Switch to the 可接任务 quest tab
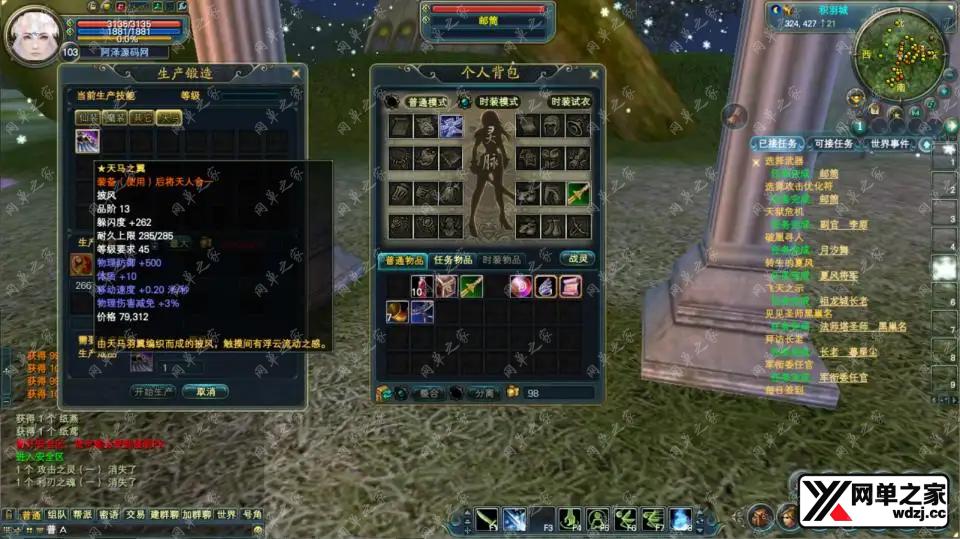 click(x=832, y=144)
